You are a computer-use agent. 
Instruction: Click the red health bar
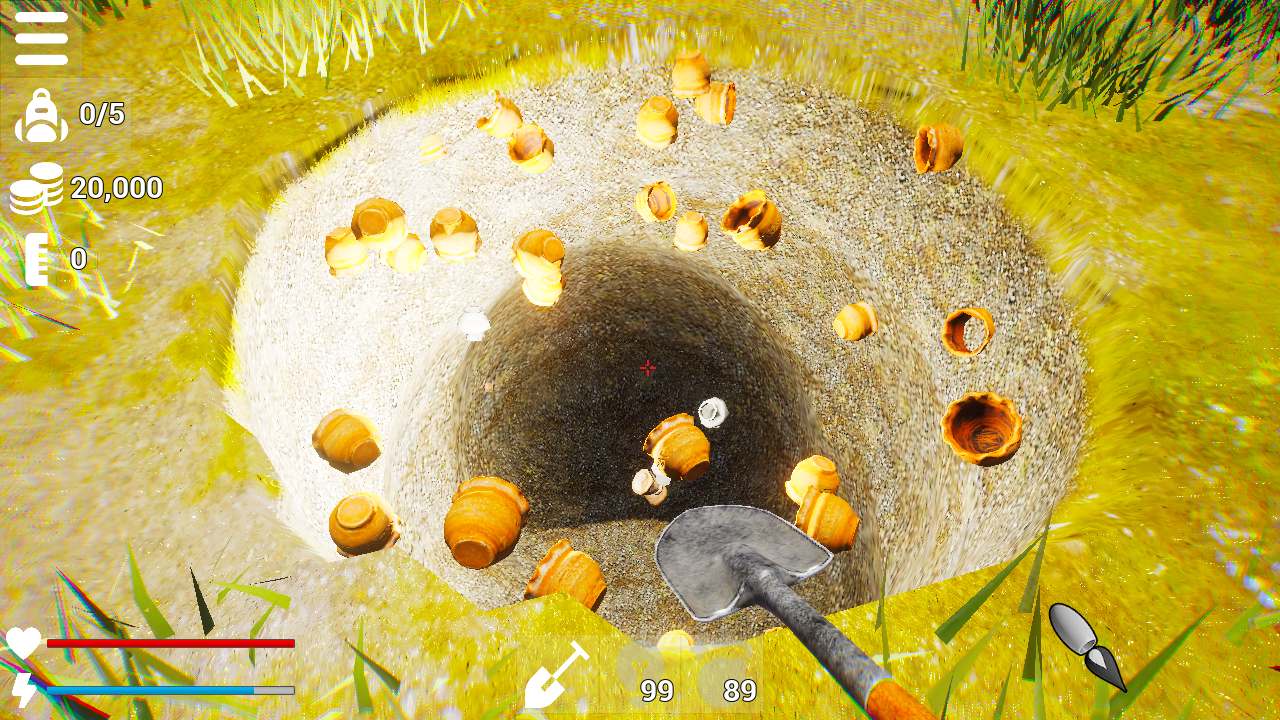(170, 644)
